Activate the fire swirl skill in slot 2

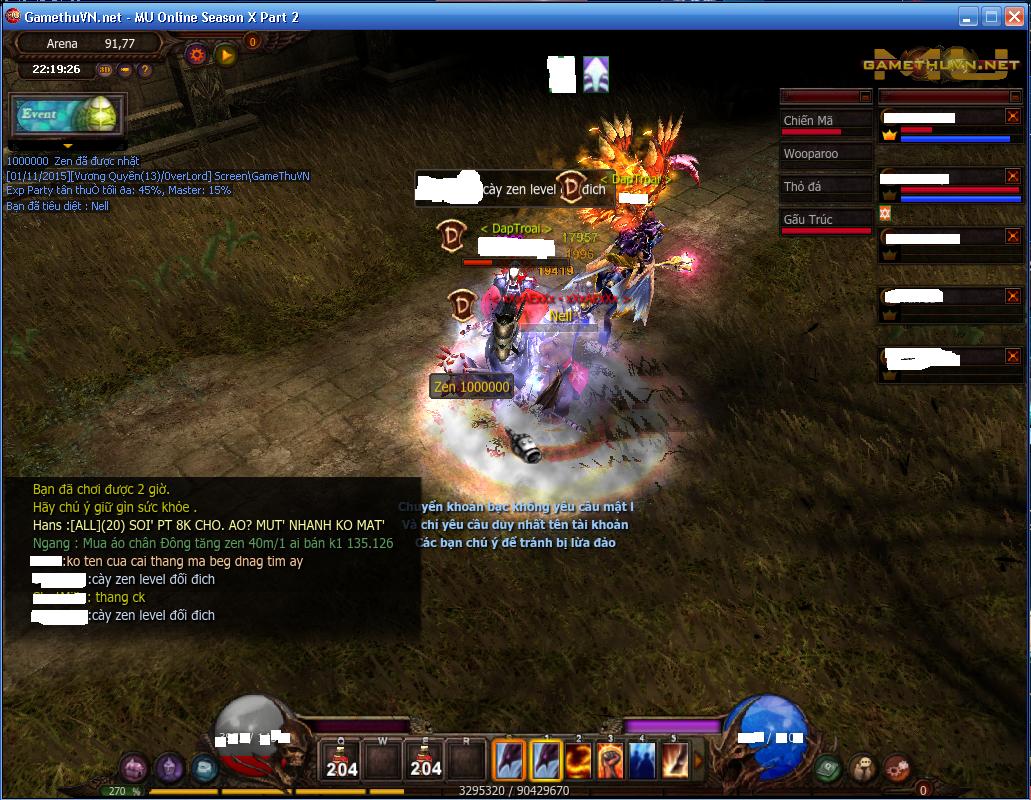[579, 761]
